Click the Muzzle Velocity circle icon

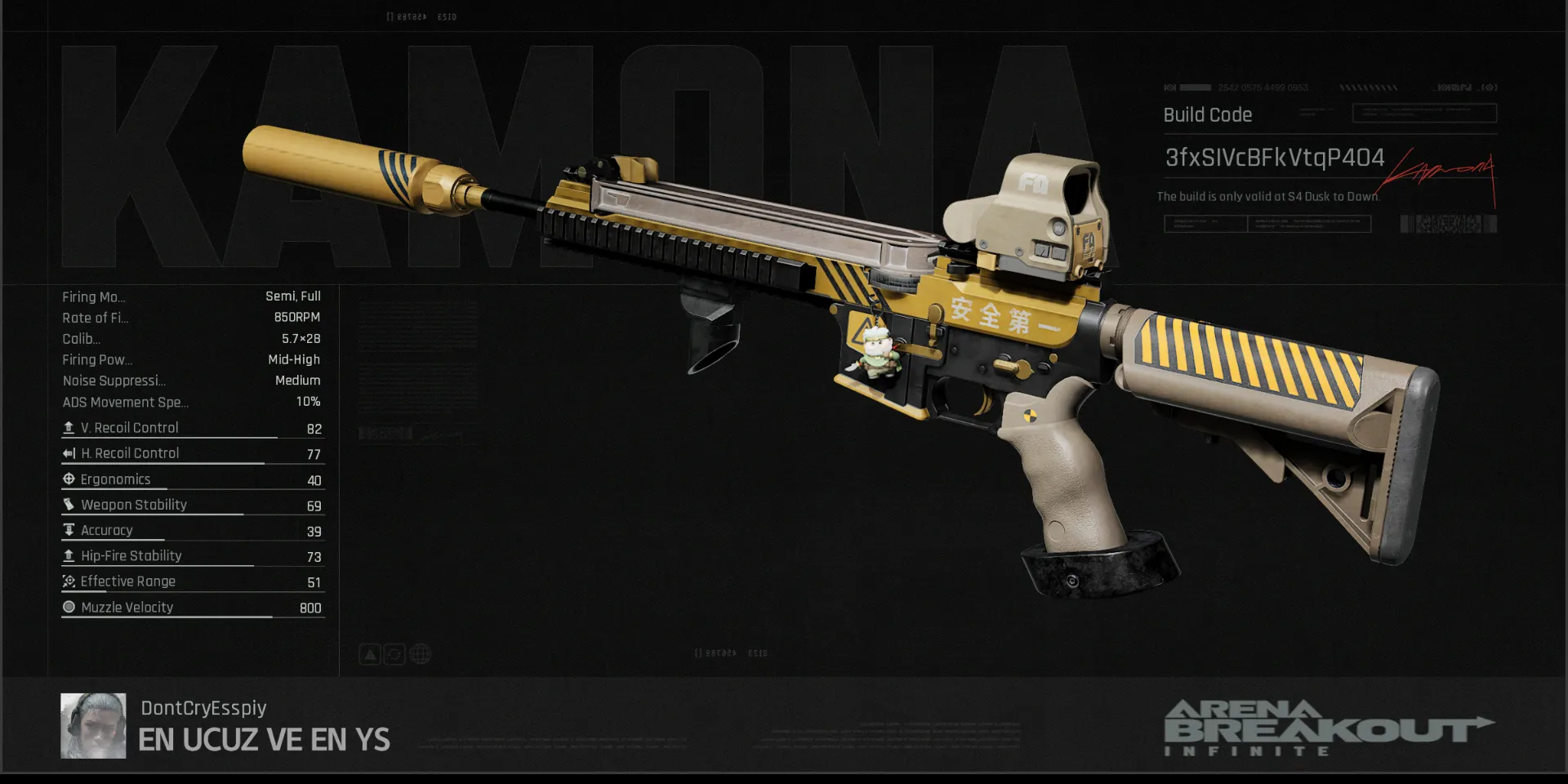tap(68, 606)
